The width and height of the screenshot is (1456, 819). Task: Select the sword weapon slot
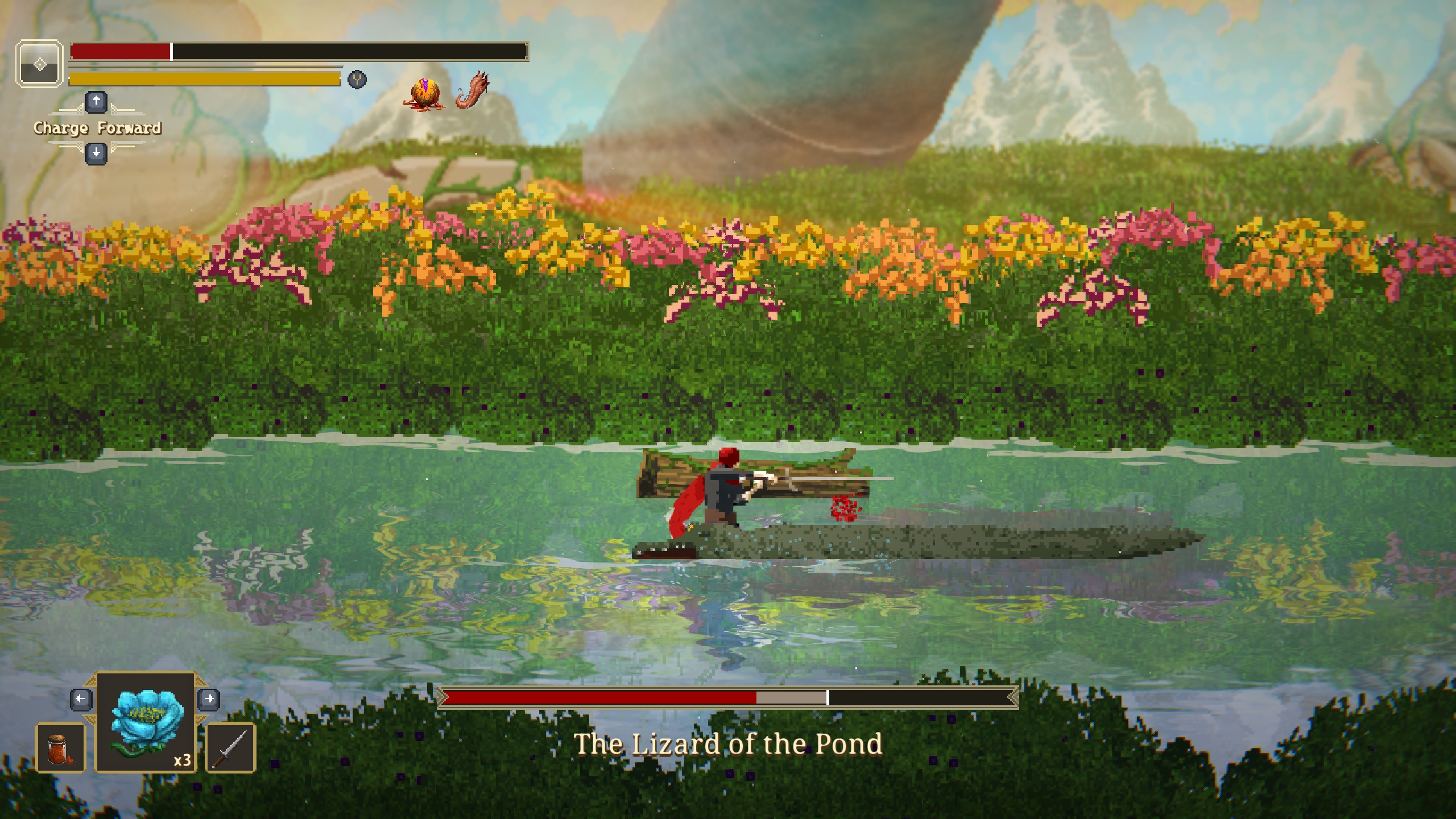click(230, 747)
